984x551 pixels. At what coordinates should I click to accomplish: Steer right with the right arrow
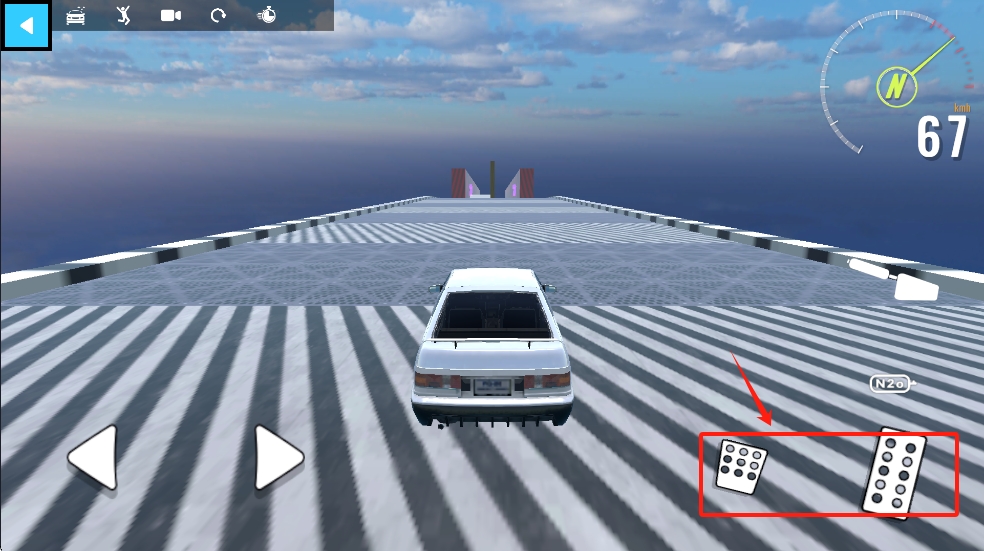click(278, 457)
